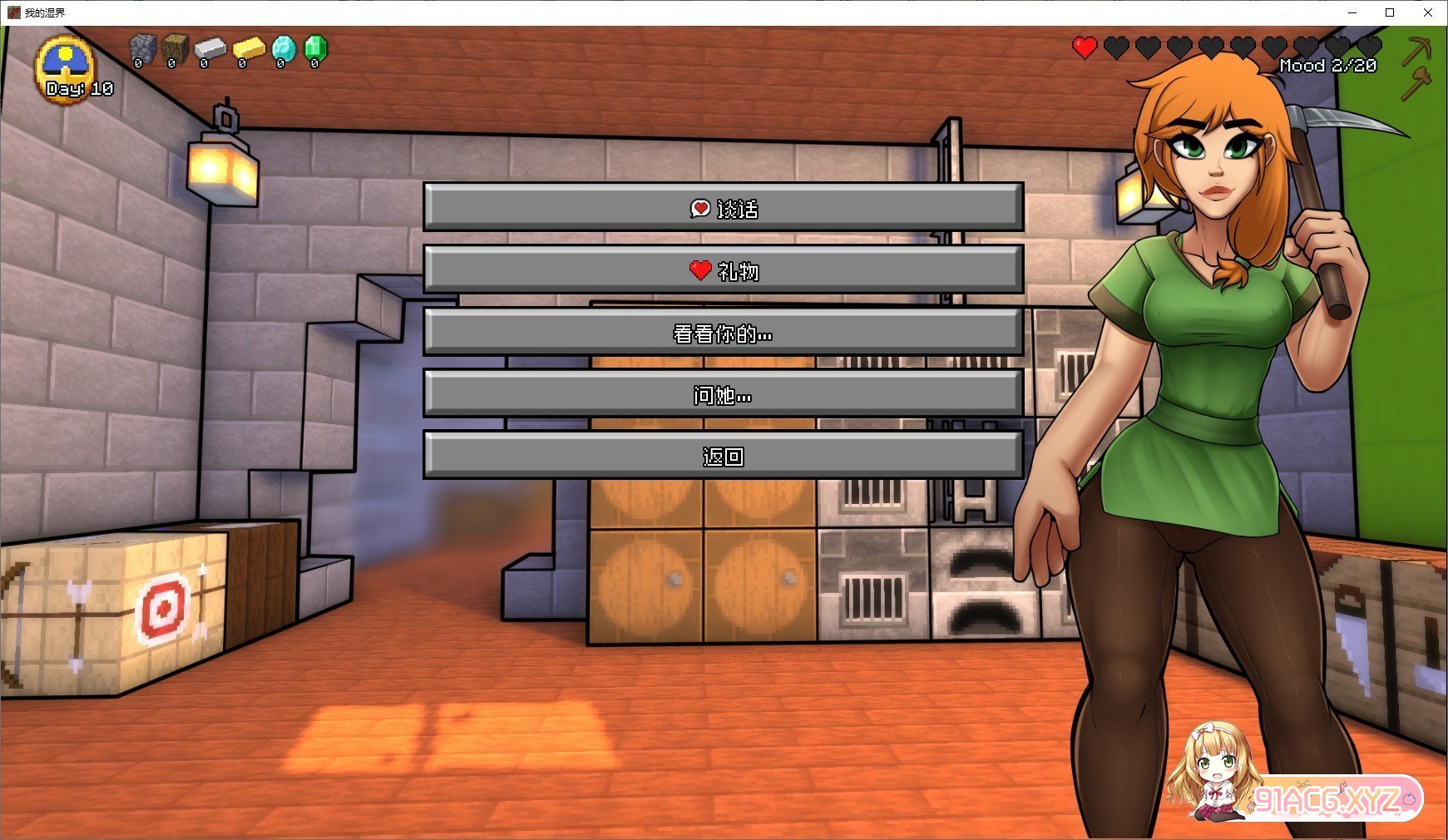Open the 看看你的... menu entry
The image size is (1448, 840).
pos(723,333)
